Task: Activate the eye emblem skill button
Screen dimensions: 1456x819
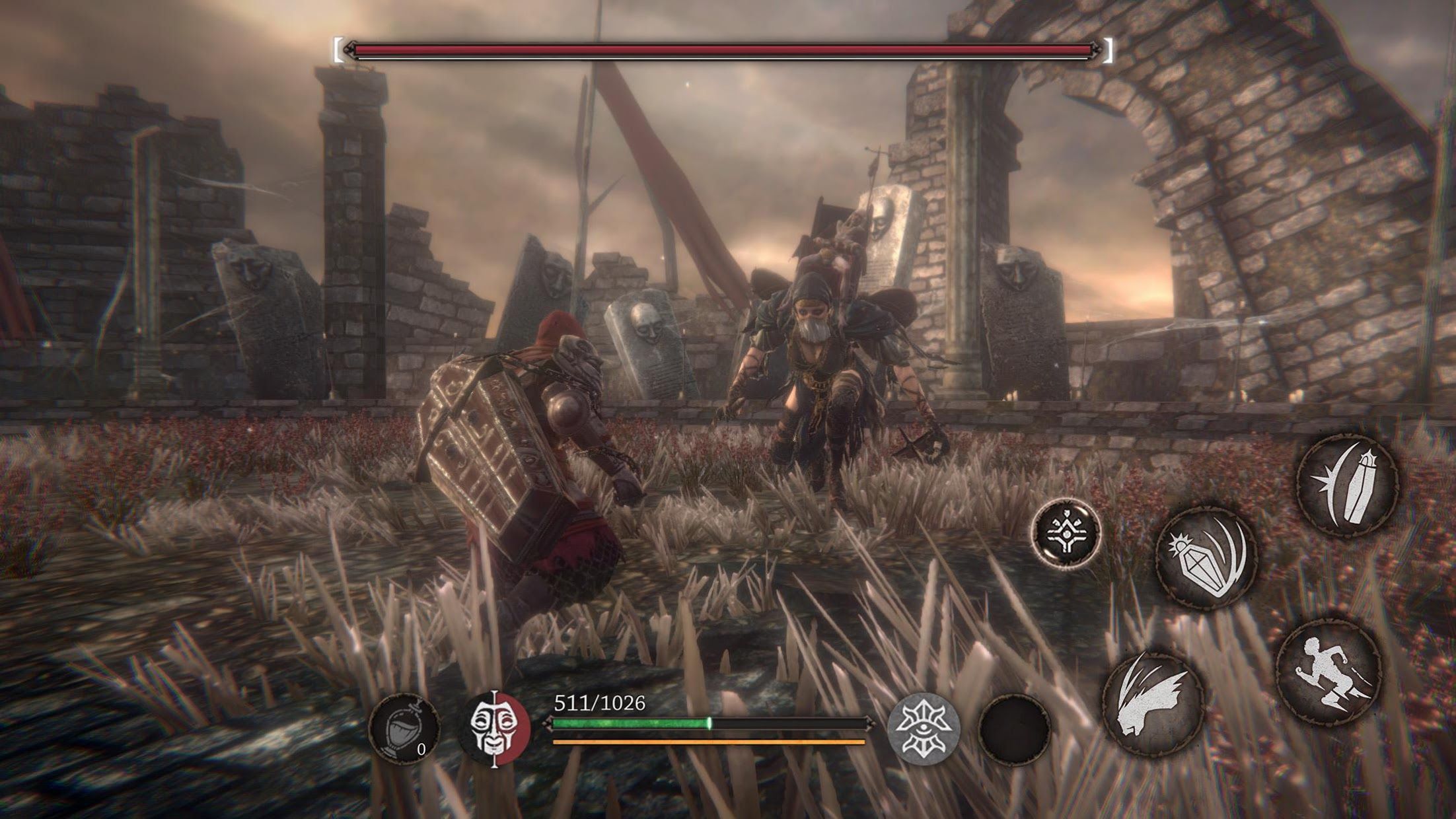Action: pyautogui.click(x=924, y=728)
